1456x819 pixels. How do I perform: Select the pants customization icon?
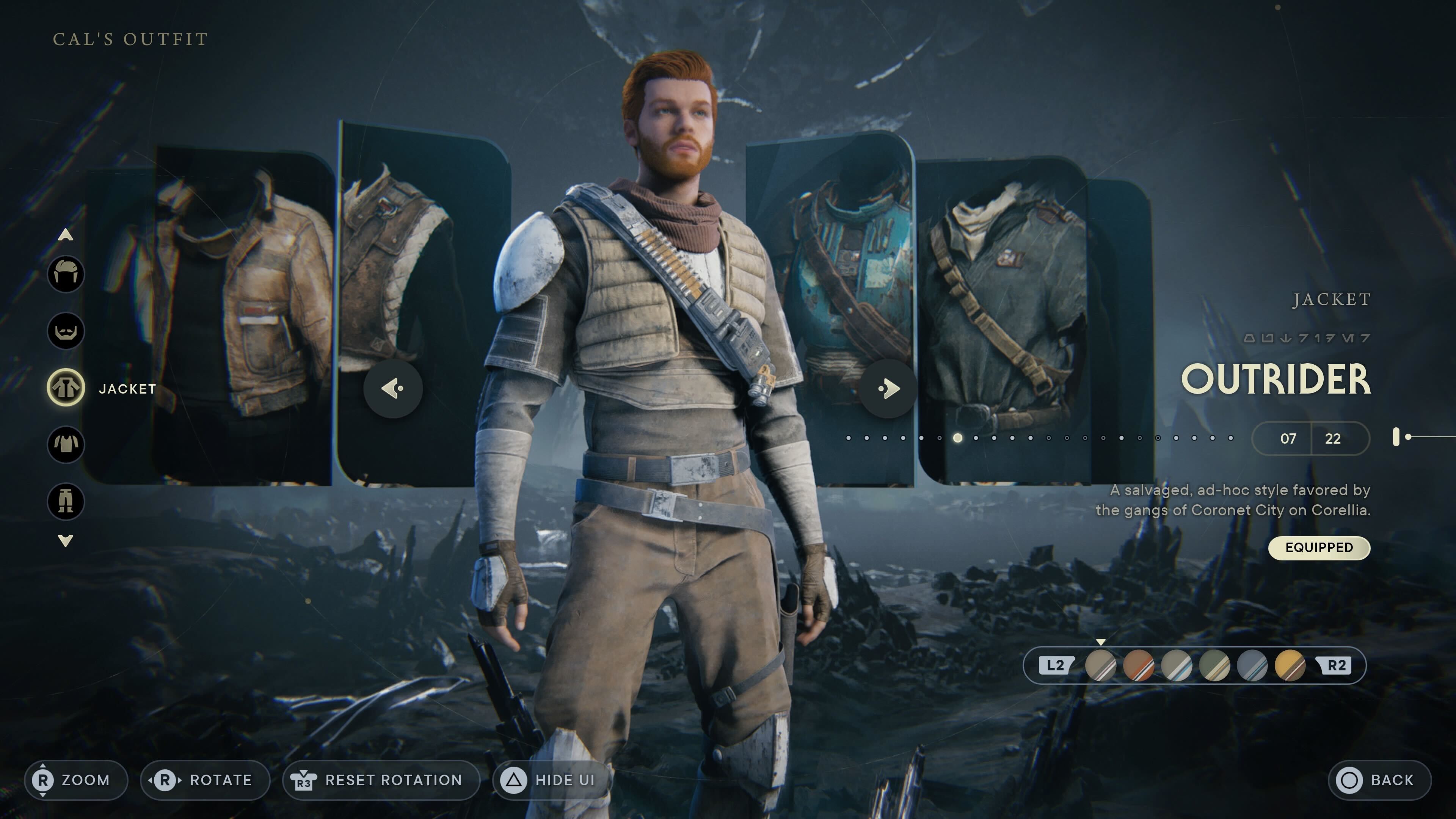(x=66, y=502)
